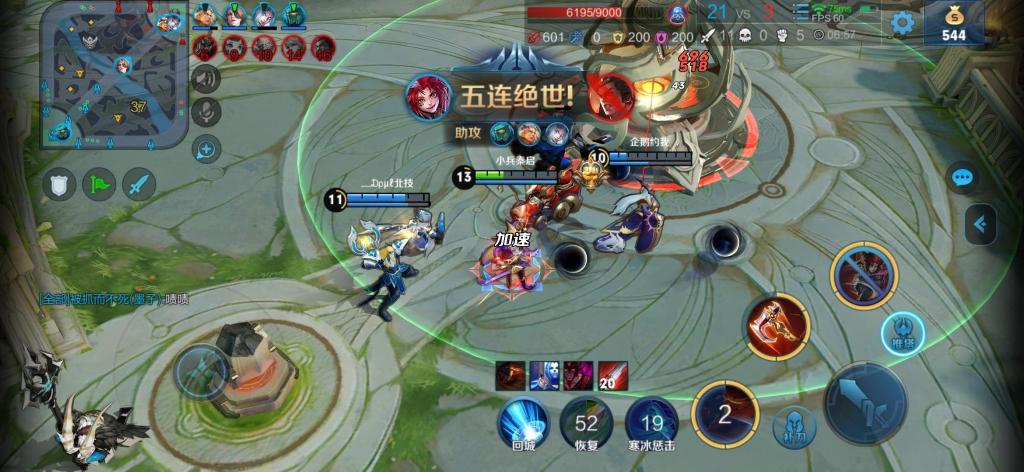Image resolution: width=1024 pixels, height=472 pixels.
Task: Select the 补刀 minion last-hit button
Action: (794, 427)
